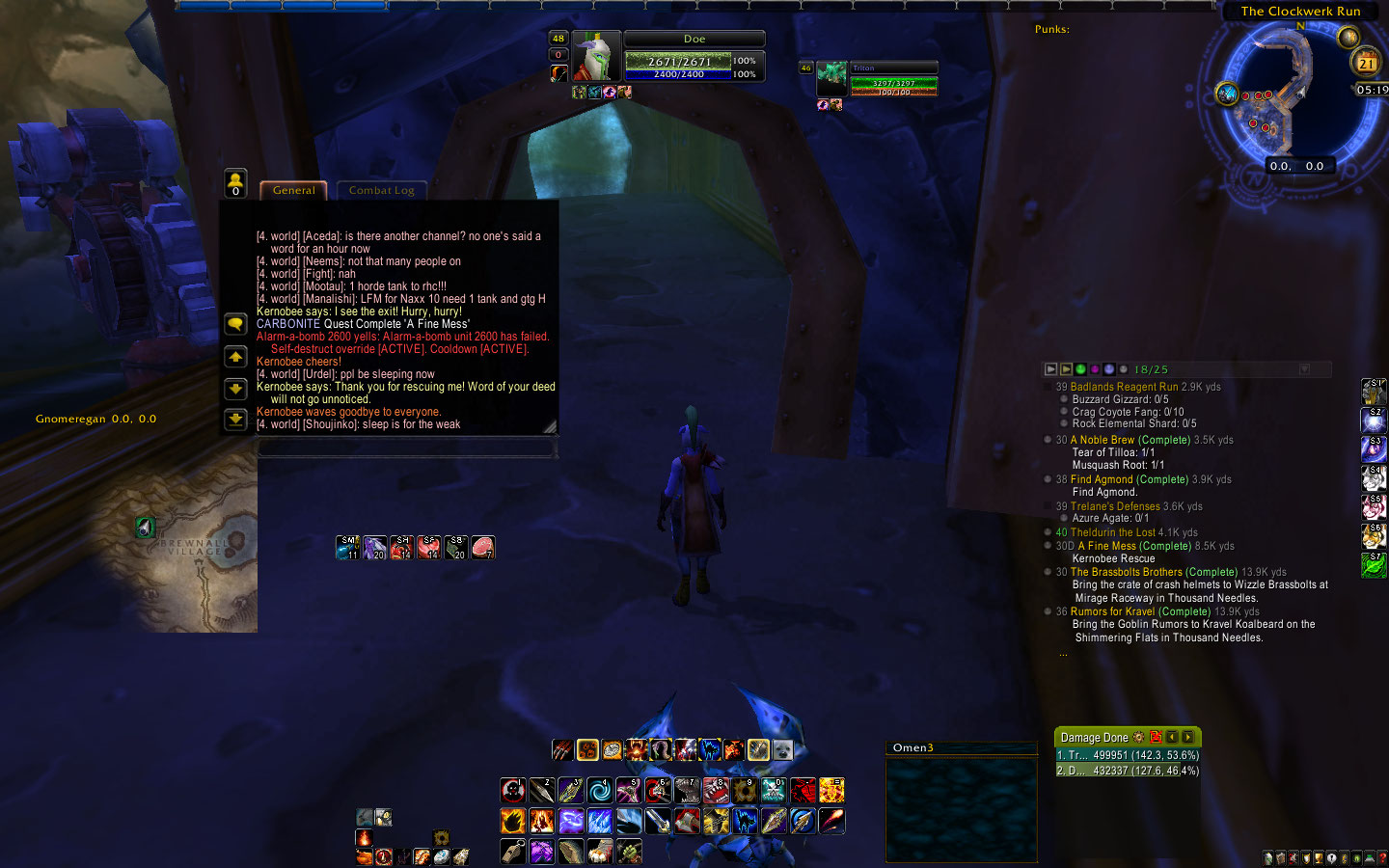Toggle the green smiley filter on the quest tracker
1389x868 pixels.
pos(1080,368)
